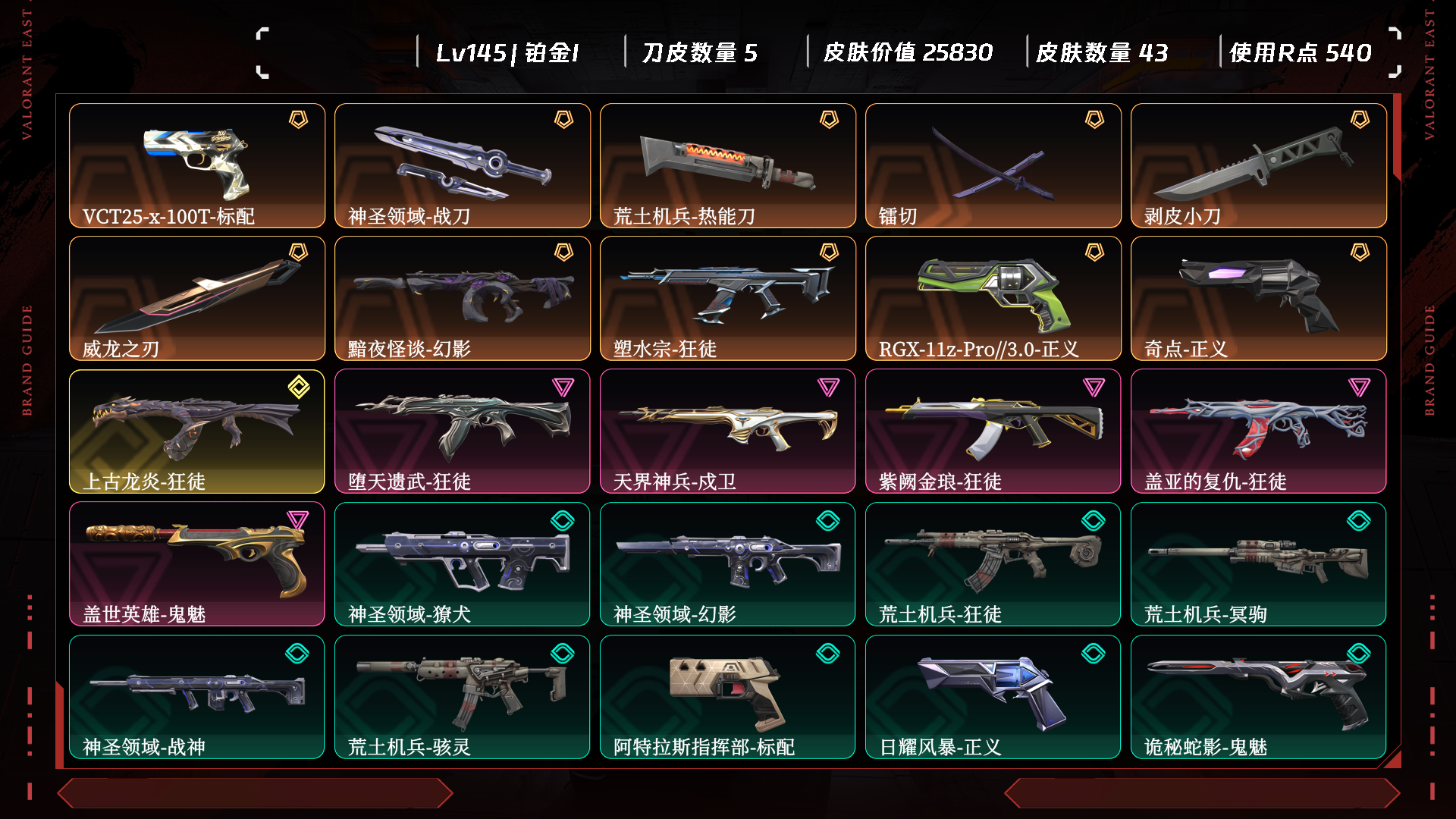This screenshot has width=1456, height=819.
Task: Pick the 诡秘蛇影-鬼魅 pistol card
Action: 1259,696
